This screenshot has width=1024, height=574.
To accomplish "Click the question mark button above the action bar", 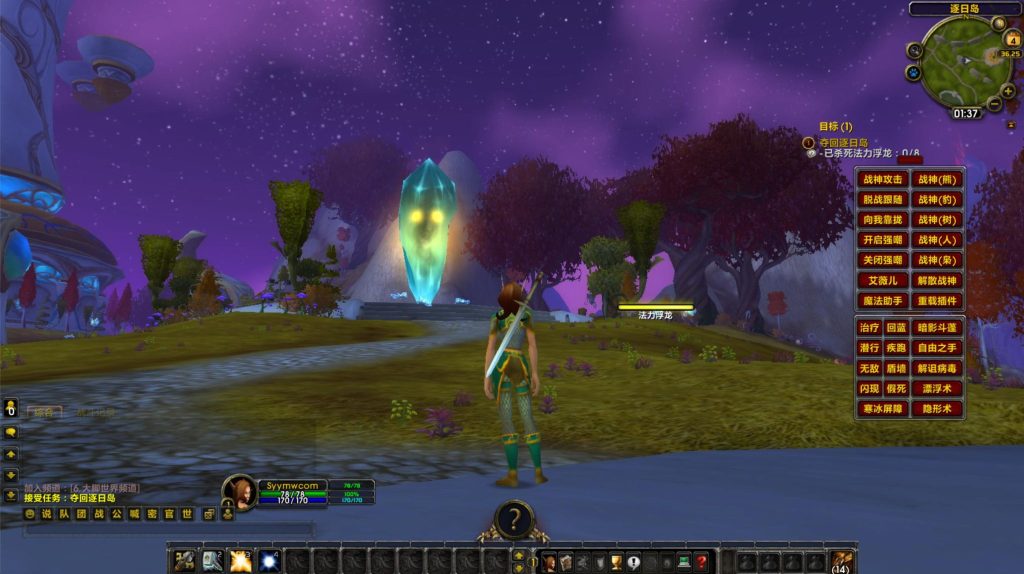I will coord(514,519).
